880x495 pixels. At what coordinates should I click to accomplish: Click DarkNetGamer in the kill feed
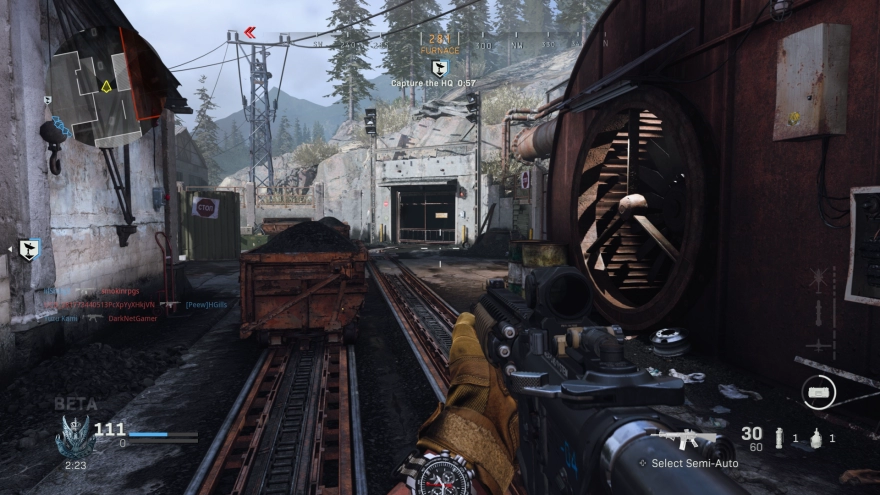pos(132,318)
